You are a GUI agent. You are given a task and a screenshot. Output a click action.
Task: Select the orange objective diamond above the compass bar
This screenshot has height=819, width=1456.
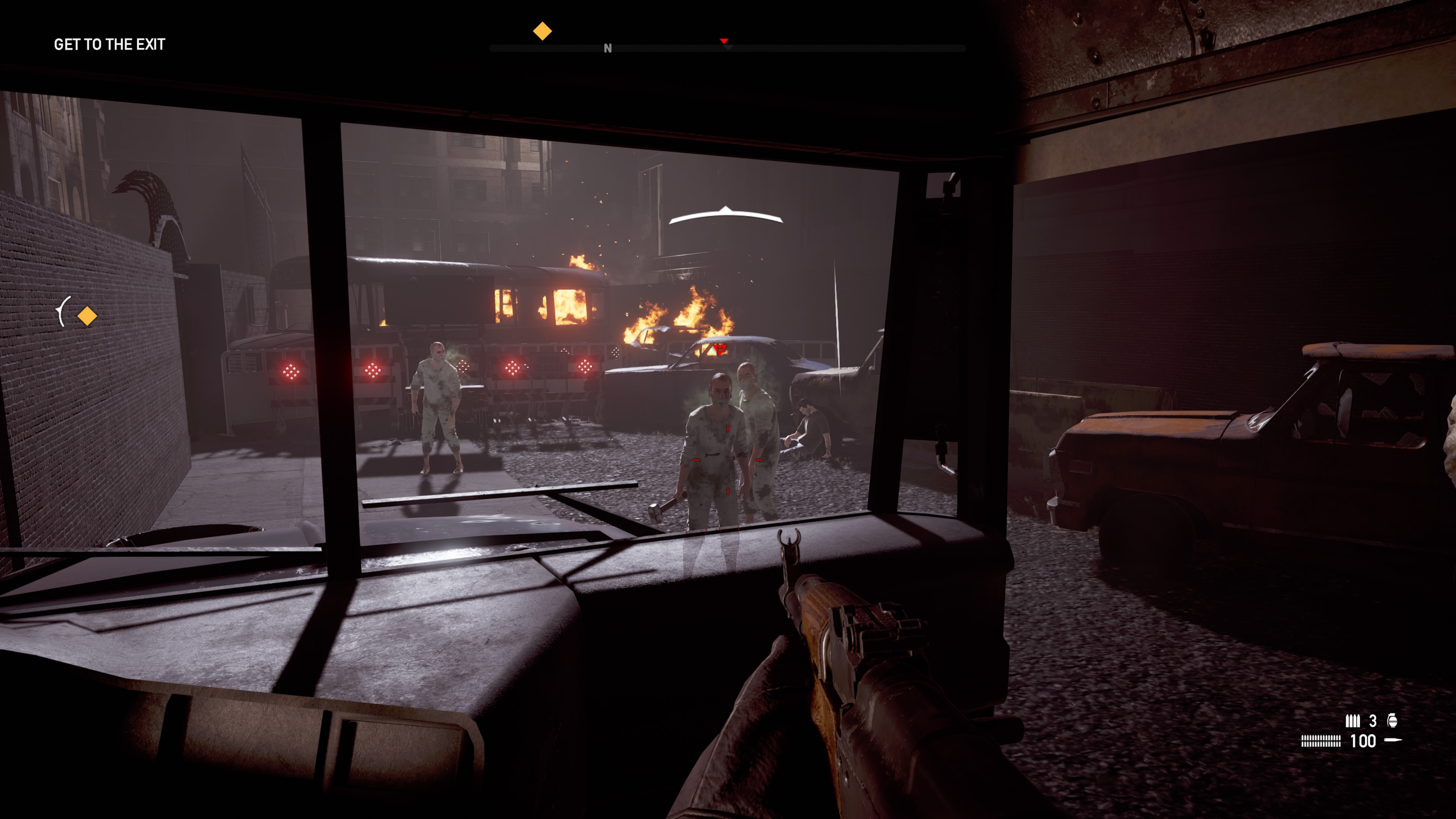tap(542, 31)
